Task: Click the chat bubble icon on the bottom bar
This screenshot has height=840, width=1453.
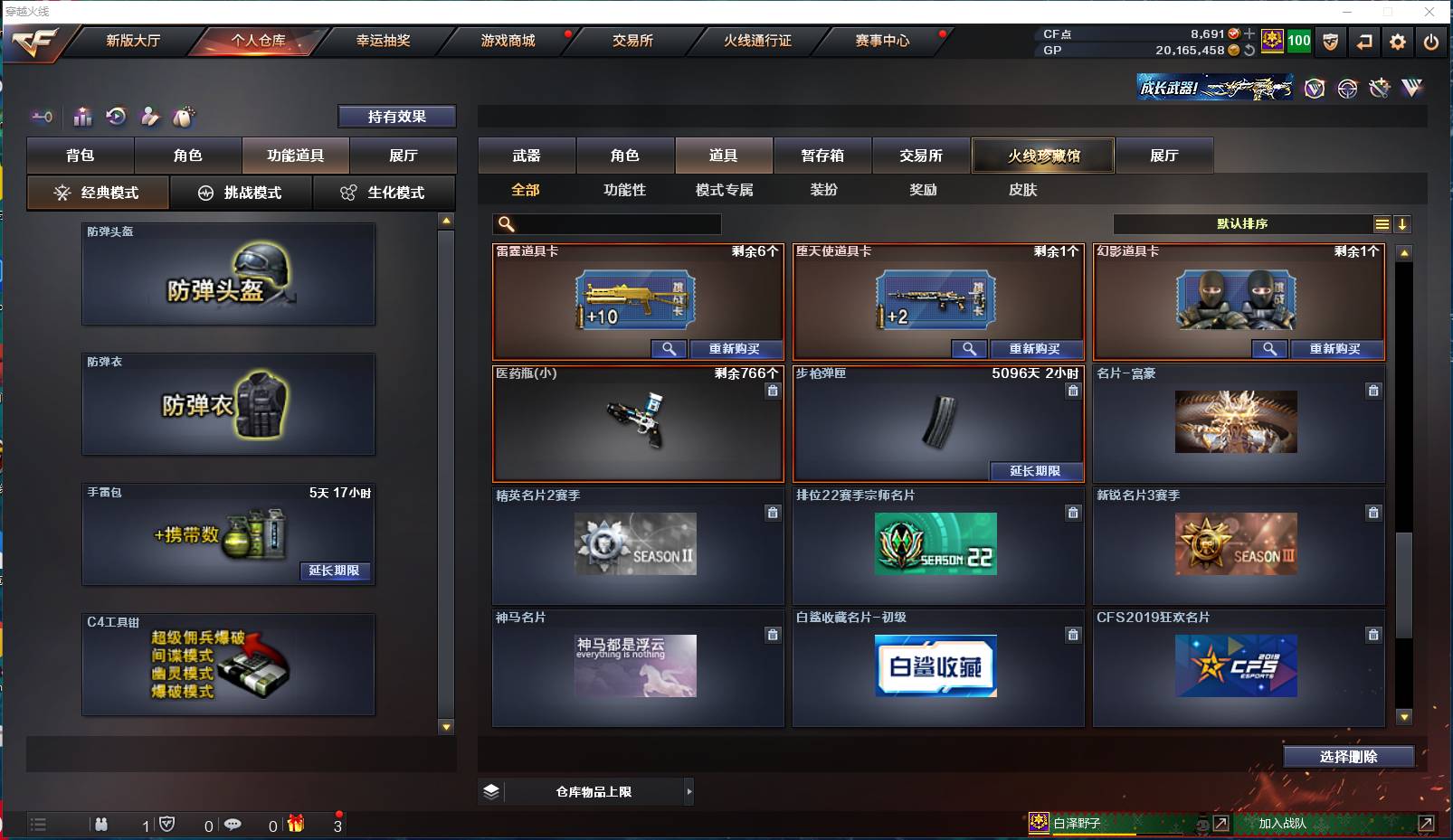Action: 234,825
